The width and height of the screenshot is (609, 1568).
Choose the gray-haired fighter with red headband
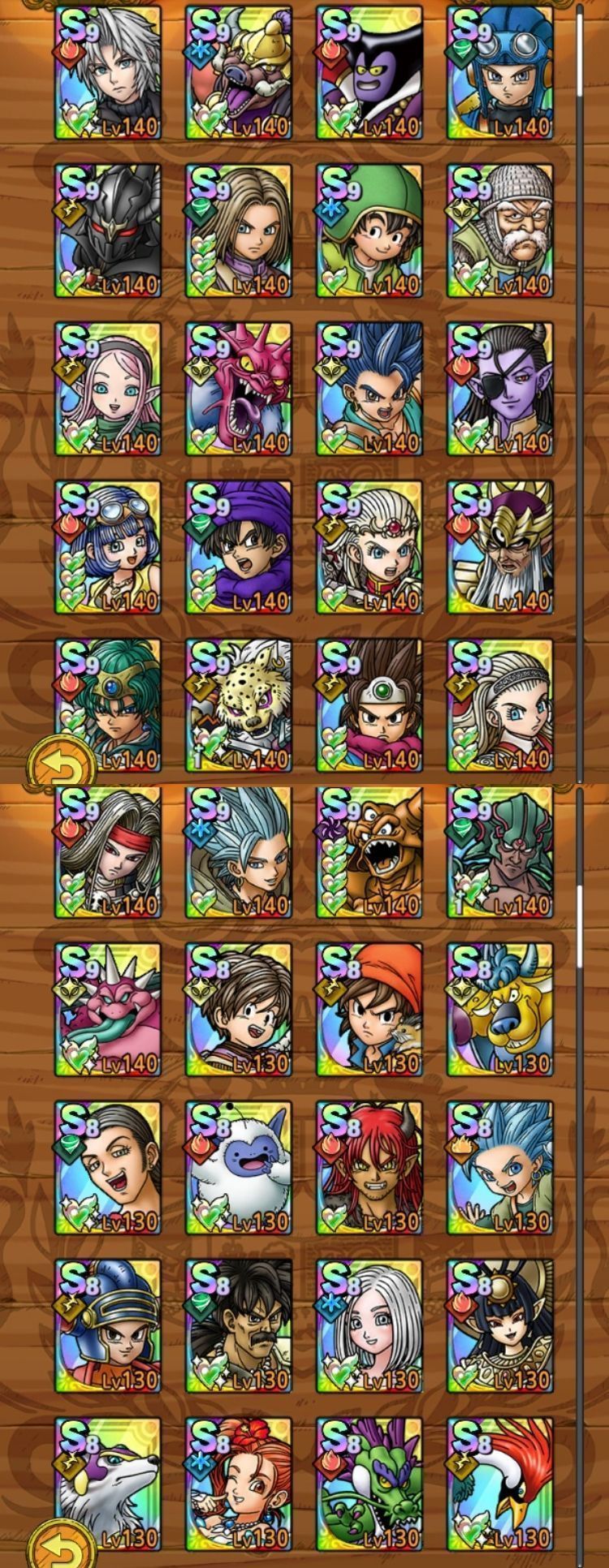pos(108,852)
